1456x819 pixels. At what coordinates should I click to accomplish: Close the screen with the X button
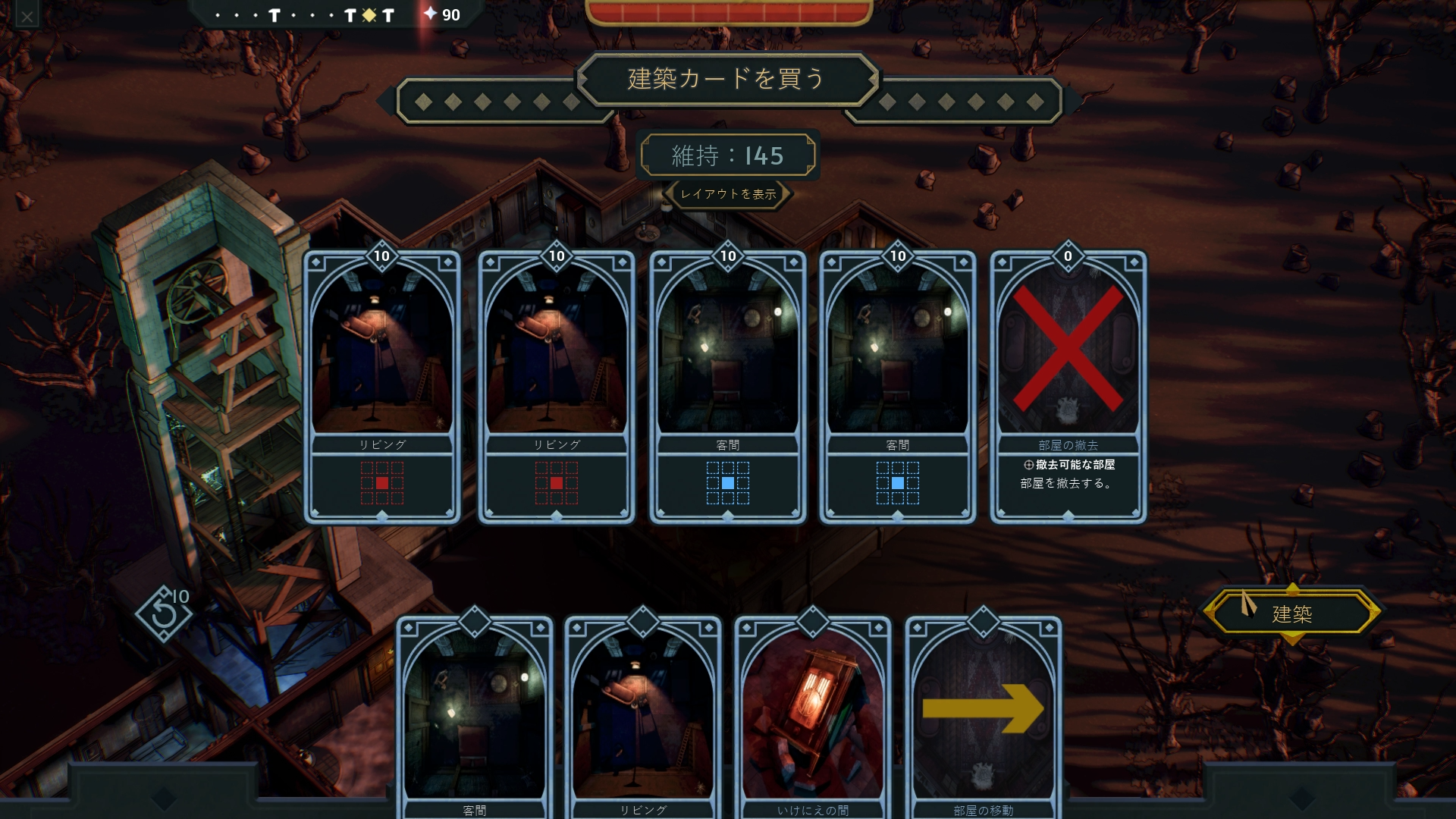tap(27, 16)
